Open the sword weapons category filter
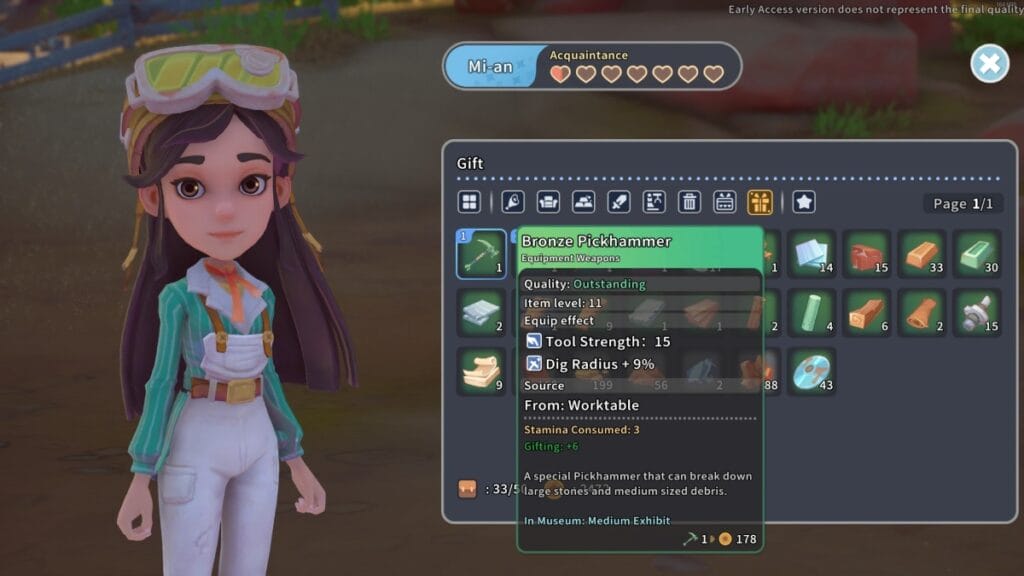 coord(618,202)
